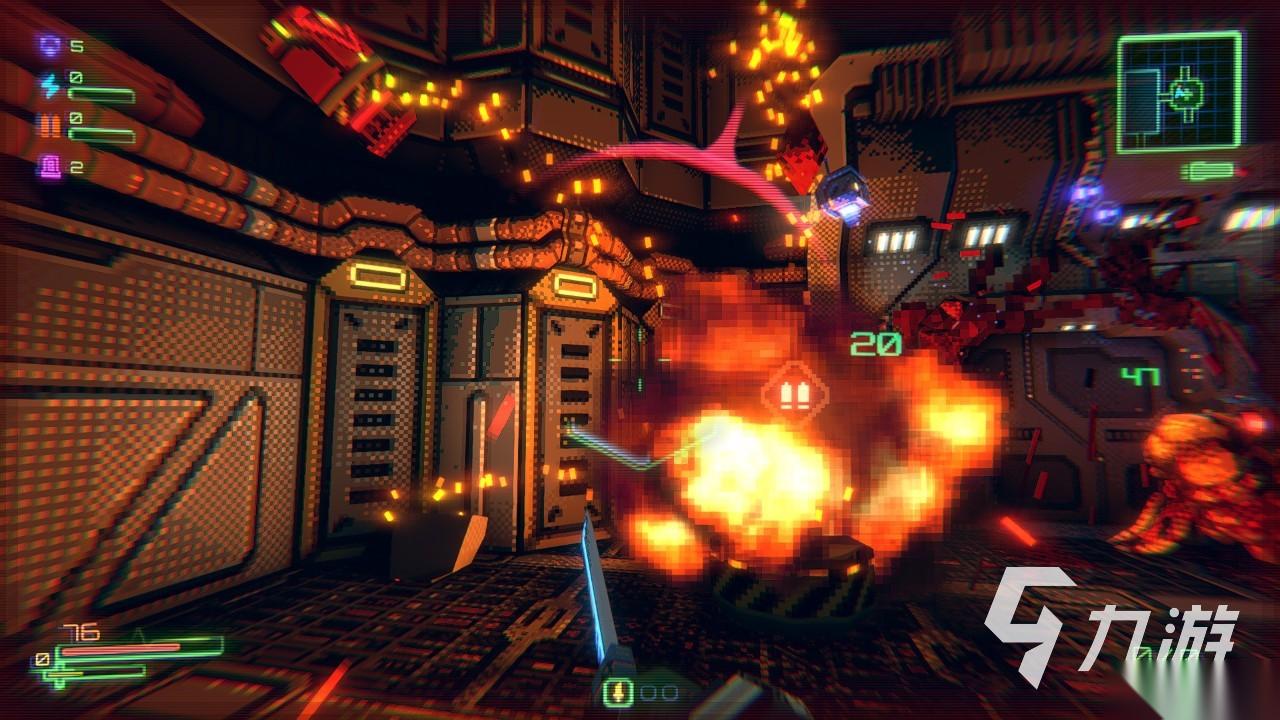Click the minimap in the corner
This screenshot has width=1280, height=720.
(1179, 93)
